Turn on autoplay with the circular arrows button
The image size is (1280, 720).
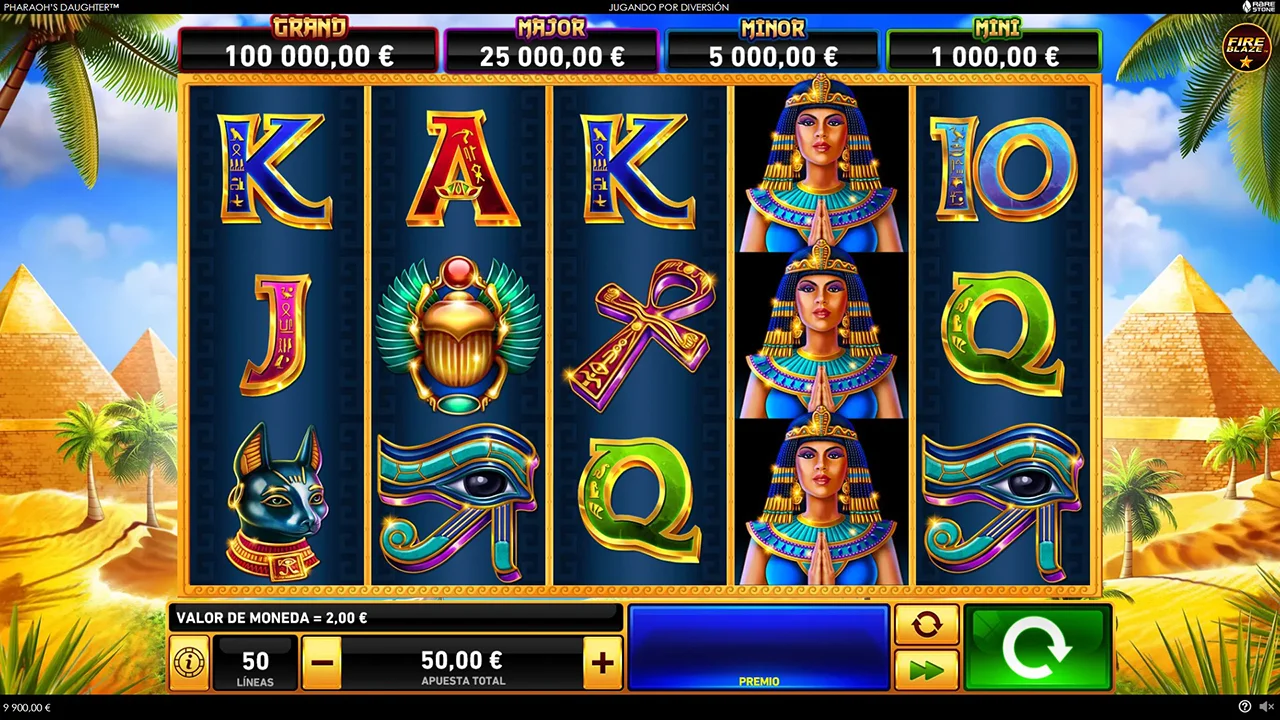point(926,625)
